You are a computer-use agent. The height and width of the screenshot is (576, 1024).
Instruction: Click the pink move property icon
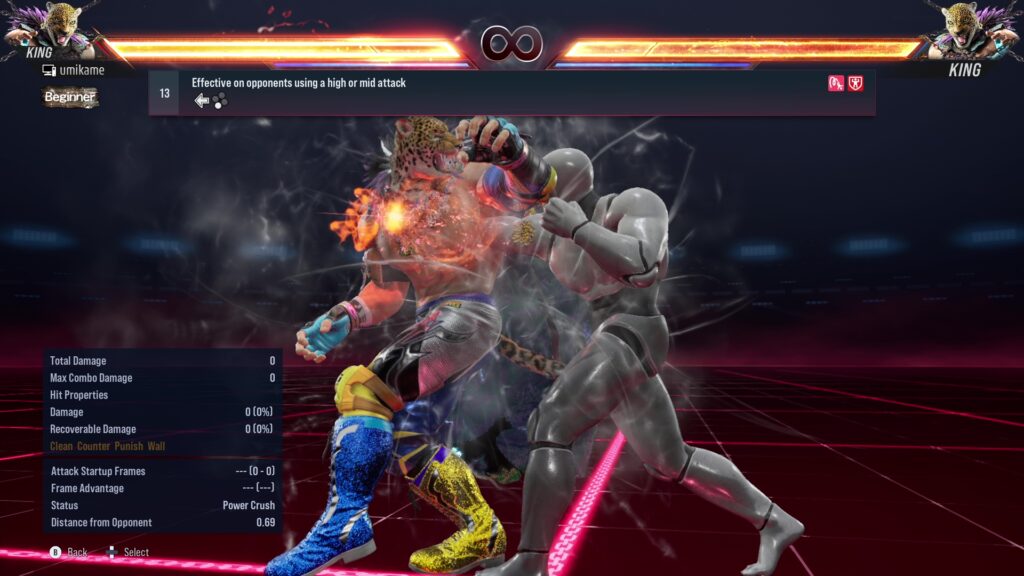[836, 84]
